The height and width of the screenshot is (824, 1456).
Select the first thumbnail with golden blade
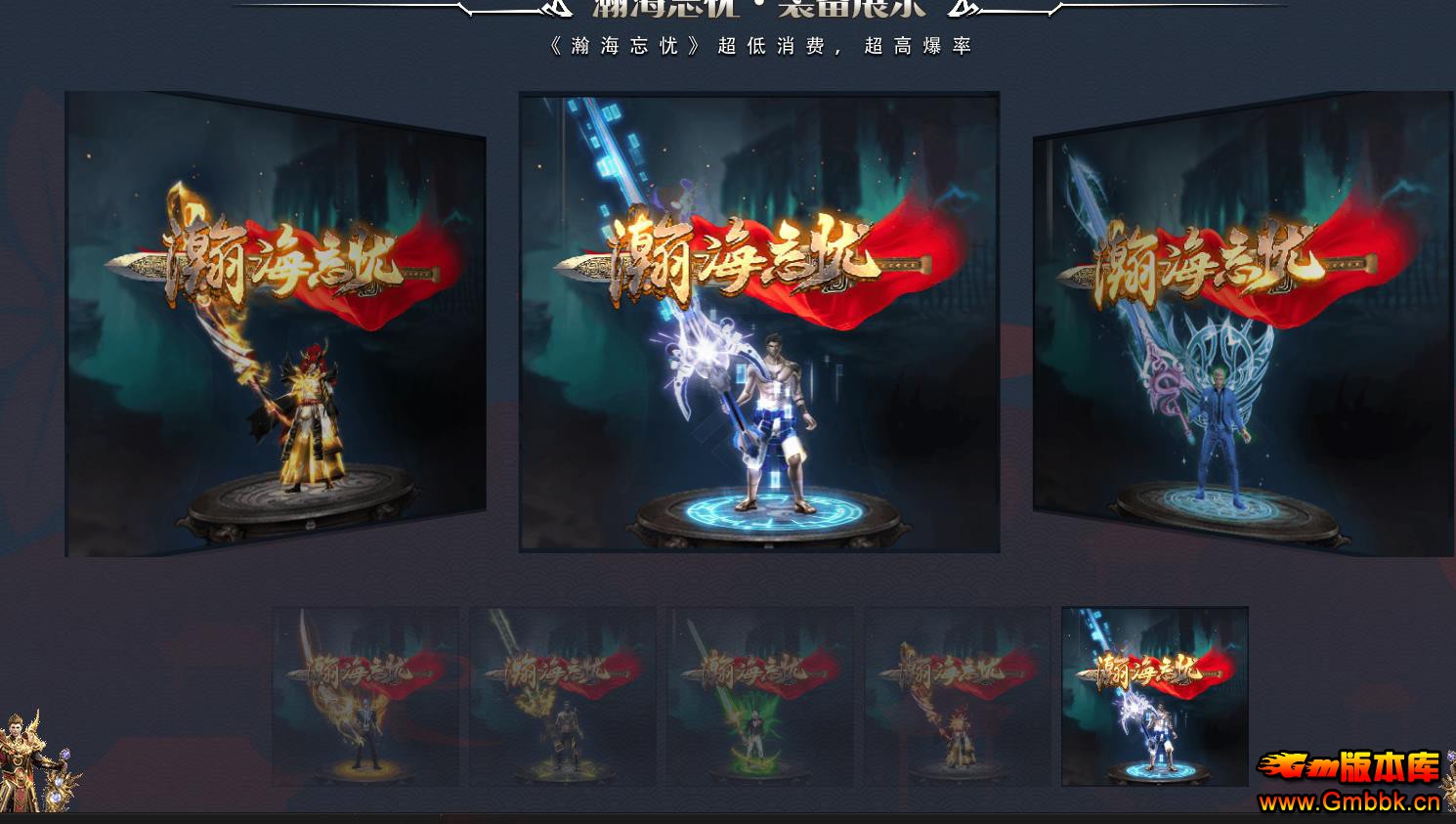(366, 696)
